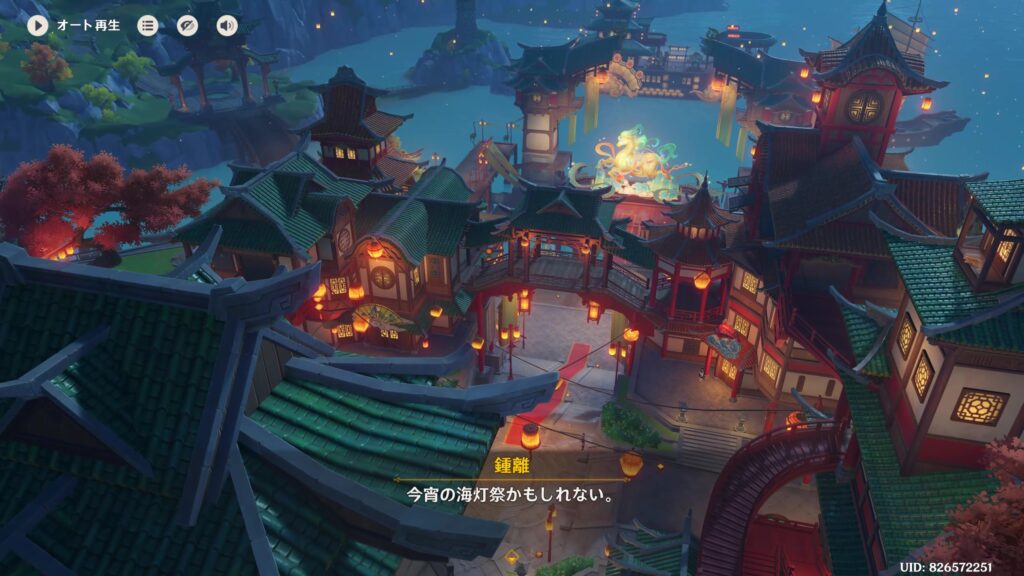Viewport: 1024px width, 576px height.
Task: Hide the interface with the crossed-eye icon
Action: (x=188, y=25)
